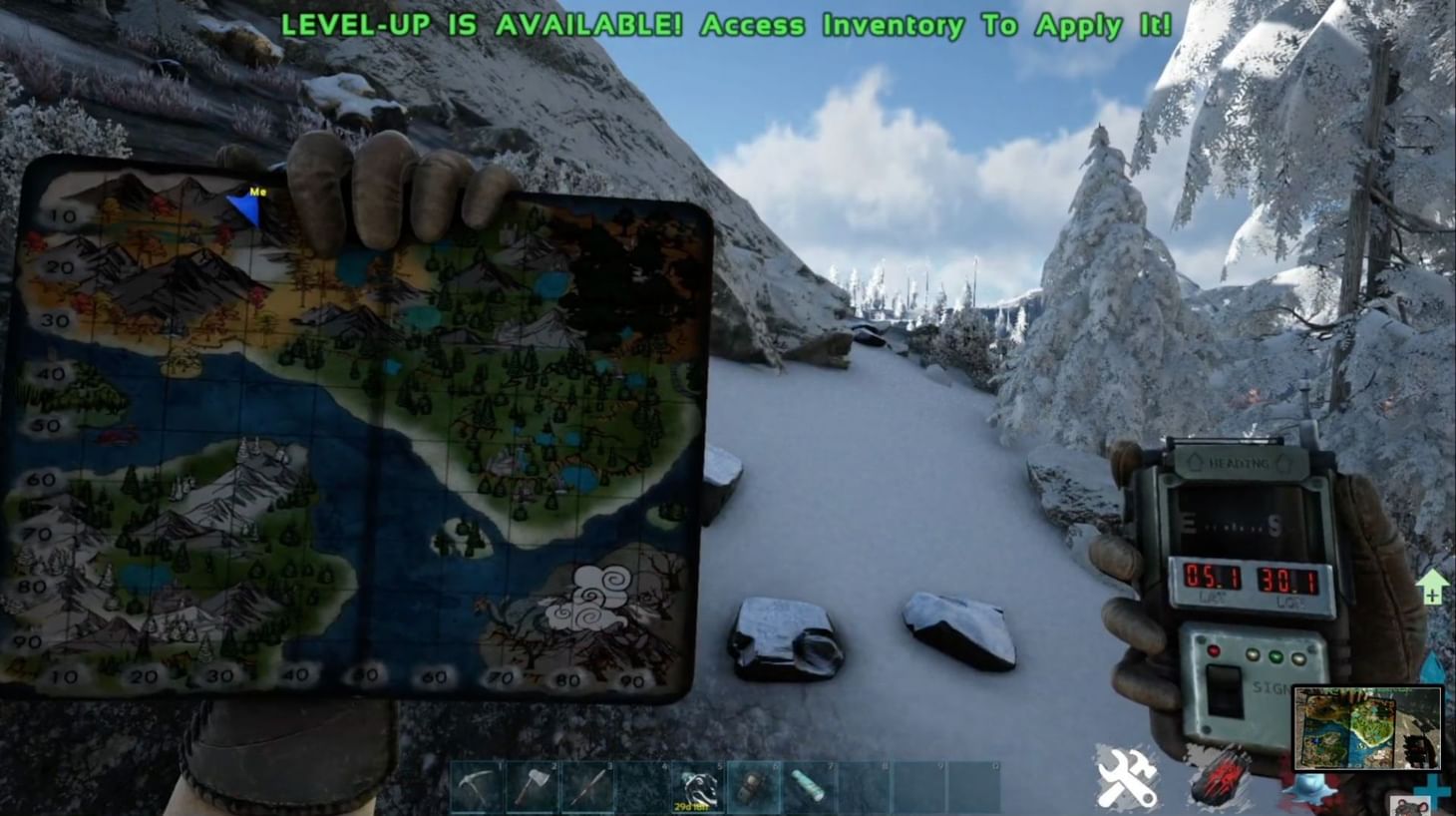
Task: Flip the SIGNAL switch on the GPS
Action: coord(1224,691)
